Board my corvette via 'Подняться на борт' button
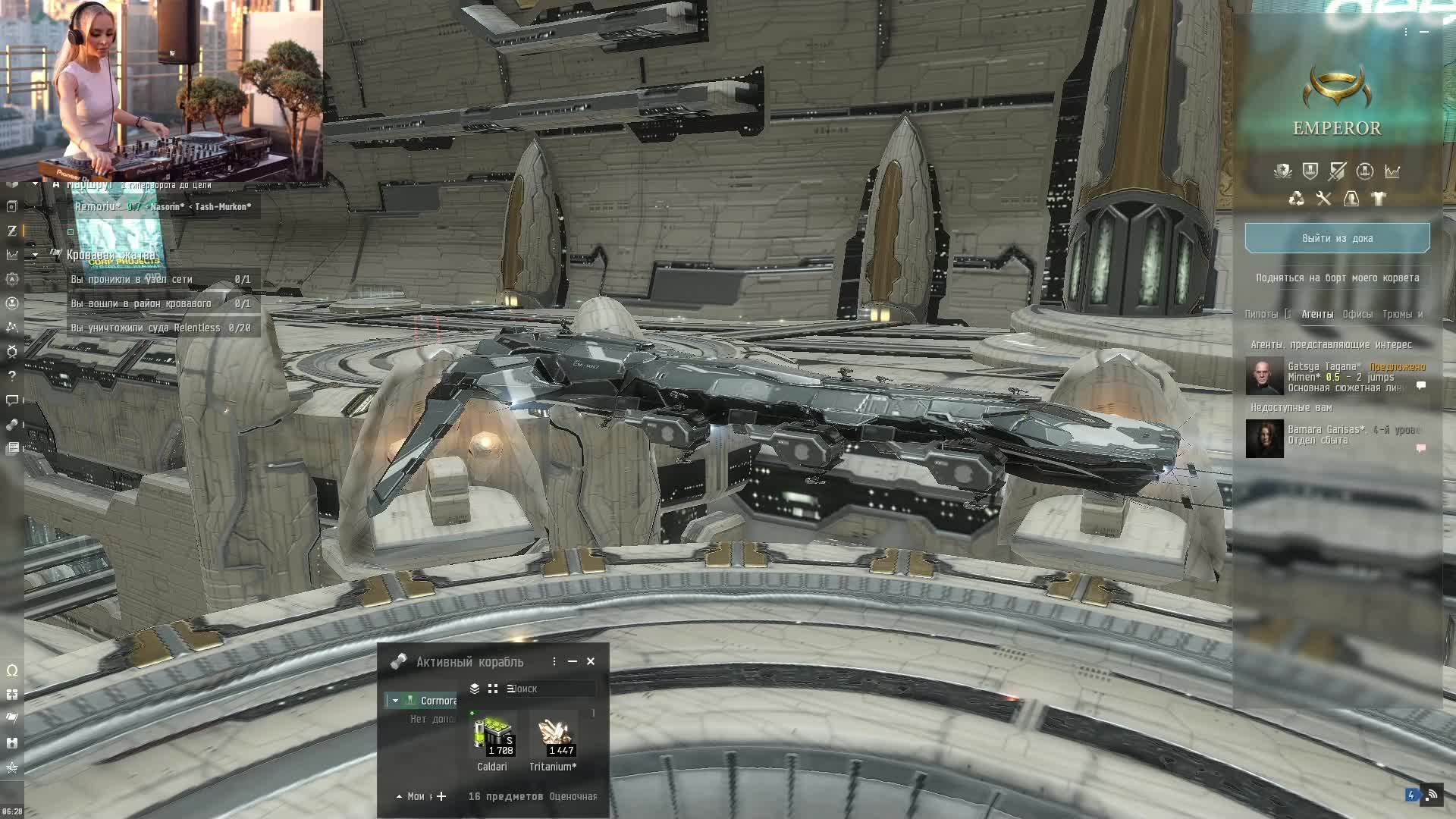 (x=1337, y=278)
